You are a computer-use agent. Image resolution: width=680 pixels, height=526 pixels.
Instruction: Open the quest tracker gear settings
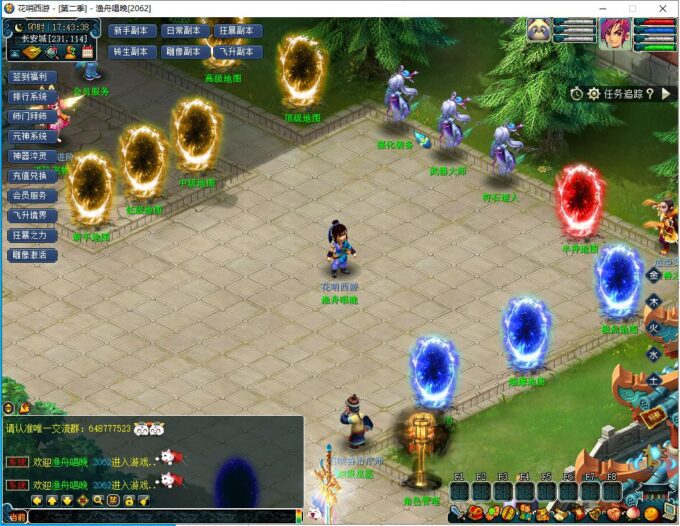594,93
